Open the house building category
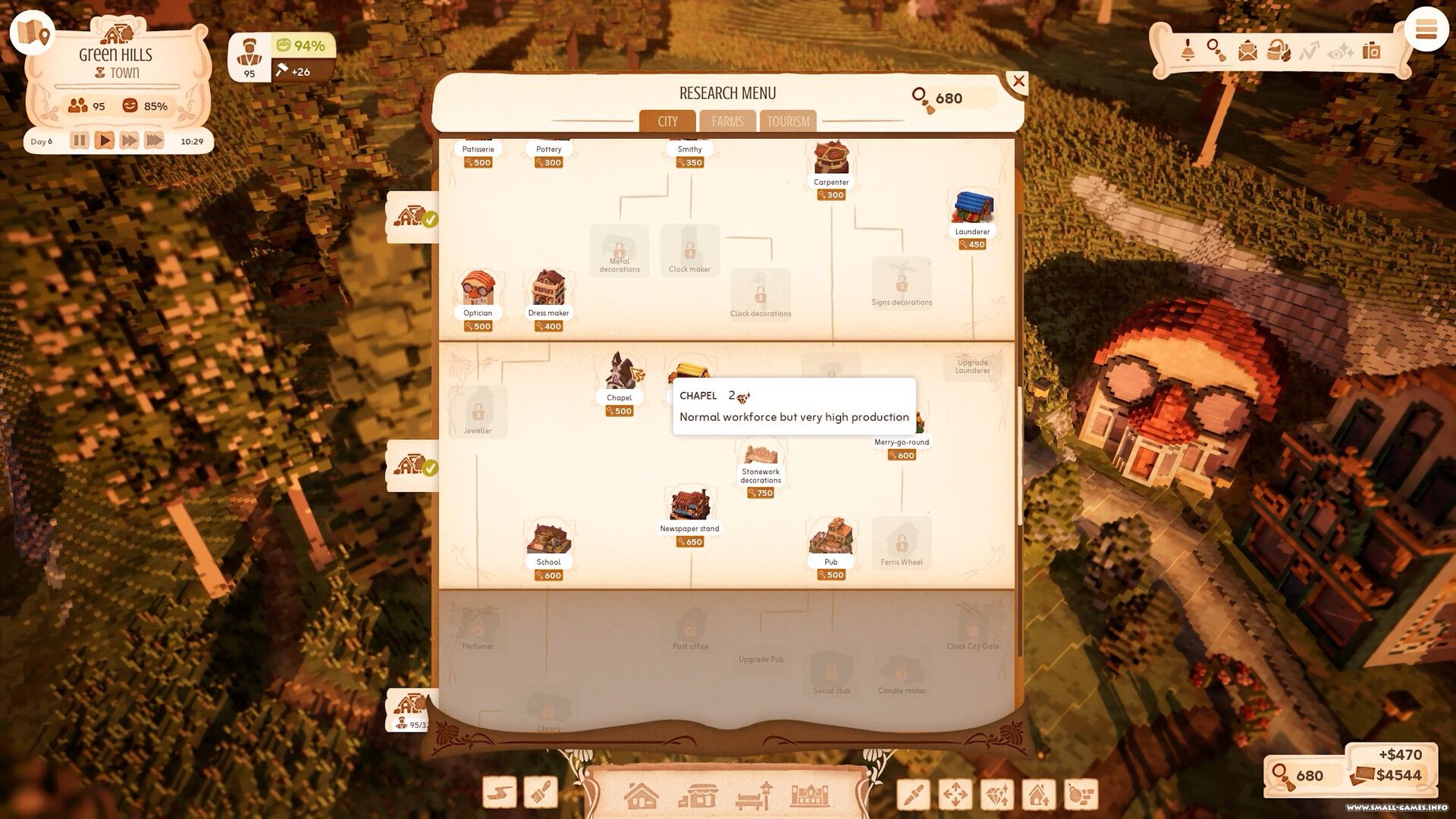The height and width of the screenshot is (819, 1456). (641, 796)
